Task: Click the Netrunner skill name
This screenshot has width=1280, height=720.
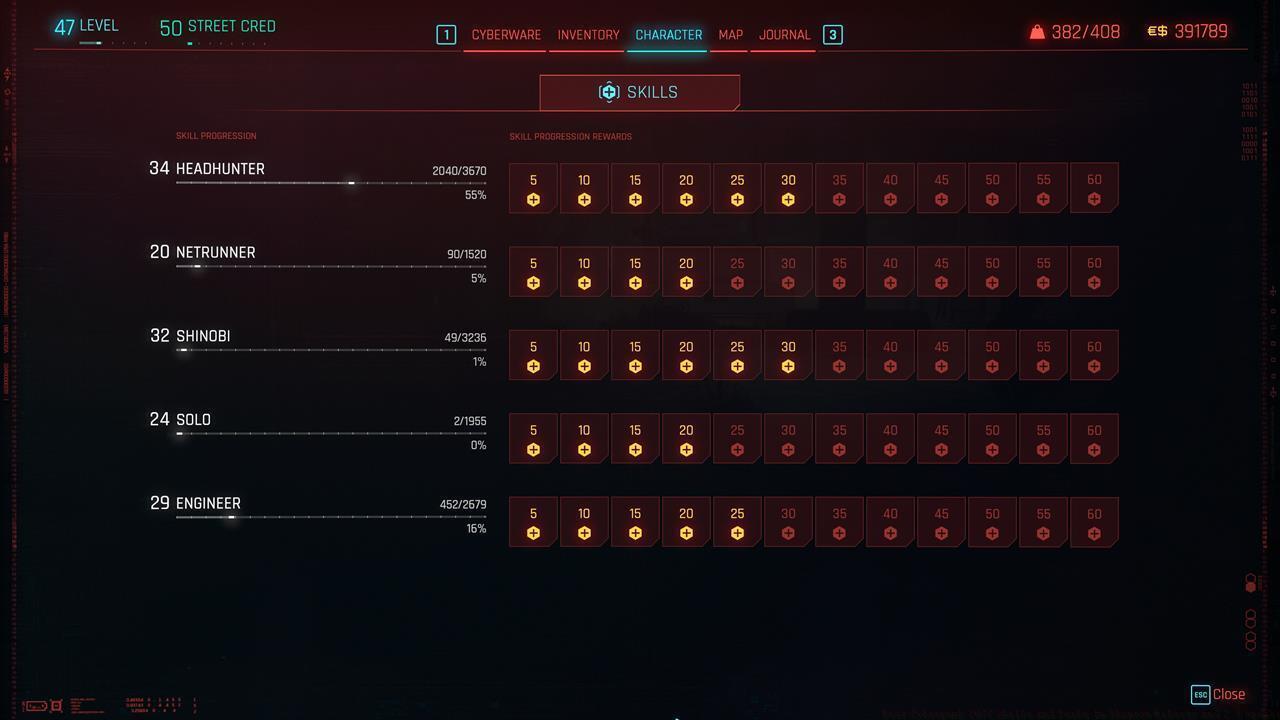Action: tap(214, 252)
